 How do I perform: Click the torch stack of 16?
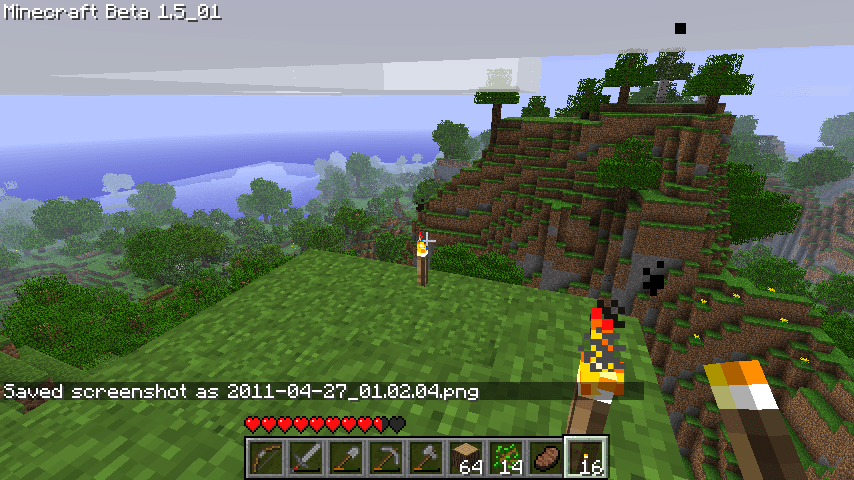(x=586, y=458)
